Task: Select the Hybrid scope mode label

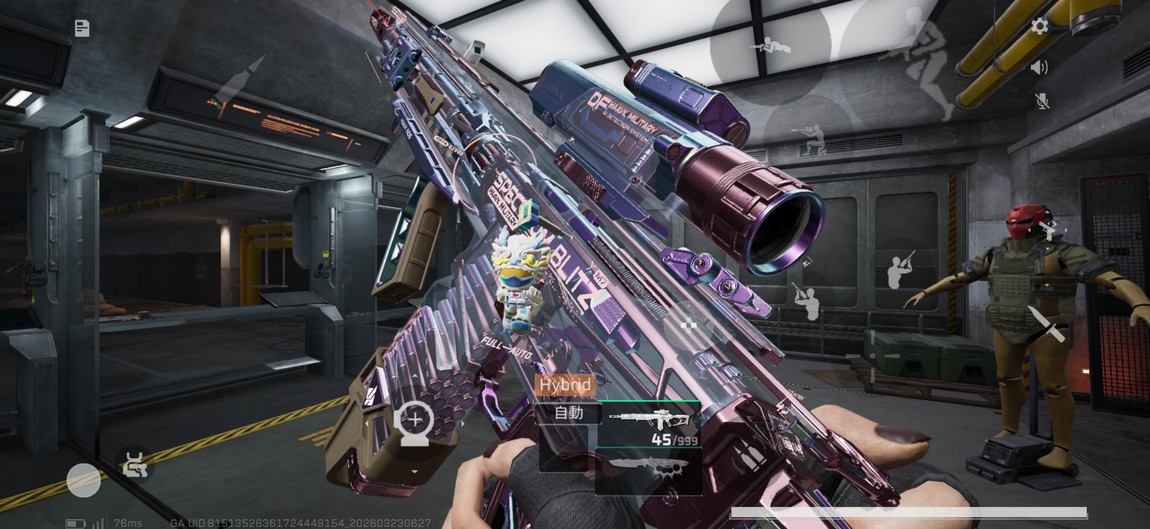Action: pyautogui.click(x=565, y=385)
